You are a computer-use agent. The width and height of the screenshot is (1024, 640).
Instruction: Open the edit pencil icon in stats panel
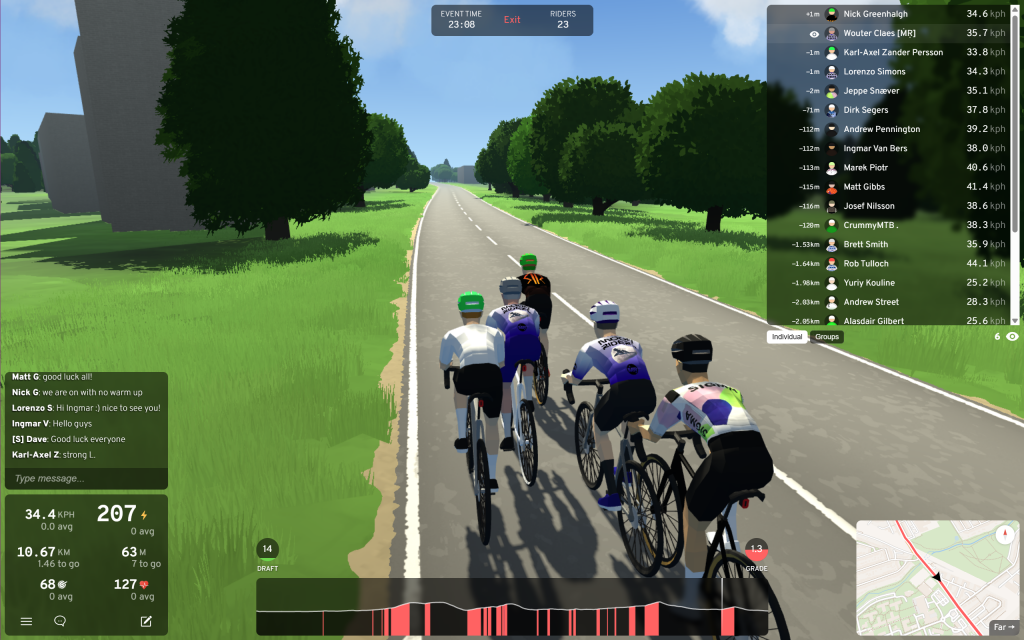(146, 621)
